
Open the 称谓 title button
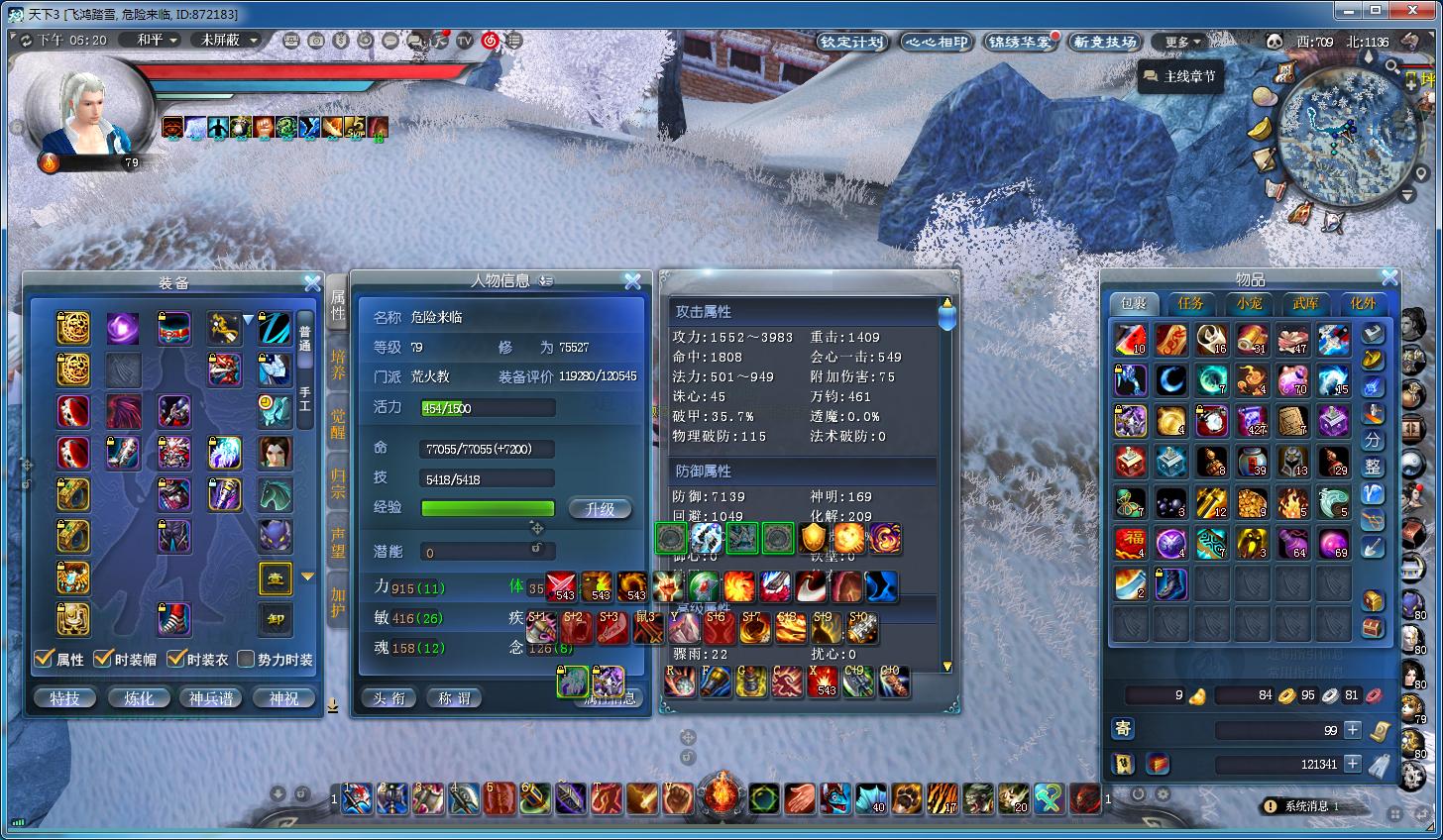pyautogui.click(x=455, y=698)
